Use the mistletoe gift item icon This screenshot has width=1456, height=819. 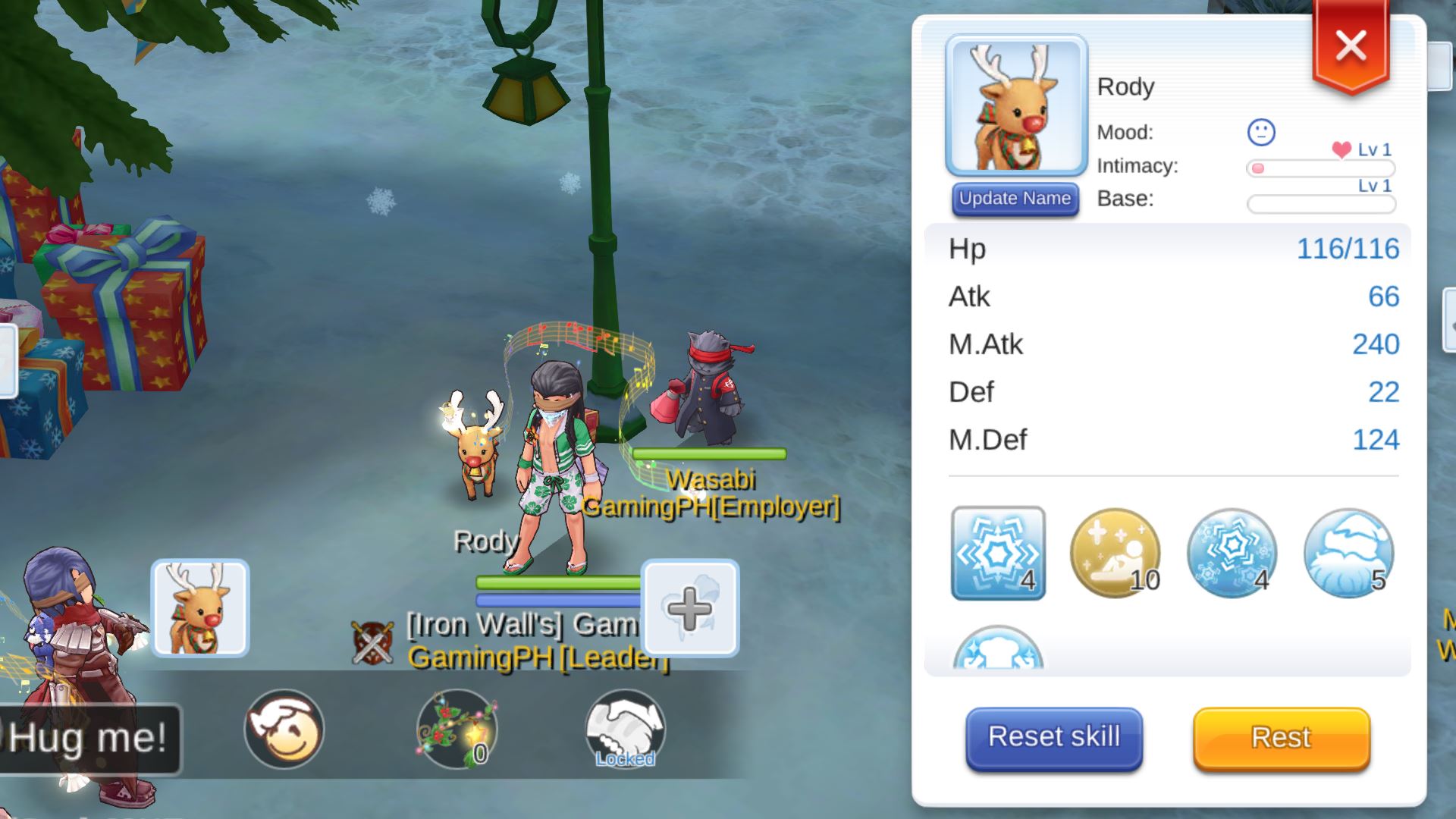coord(457,729)
